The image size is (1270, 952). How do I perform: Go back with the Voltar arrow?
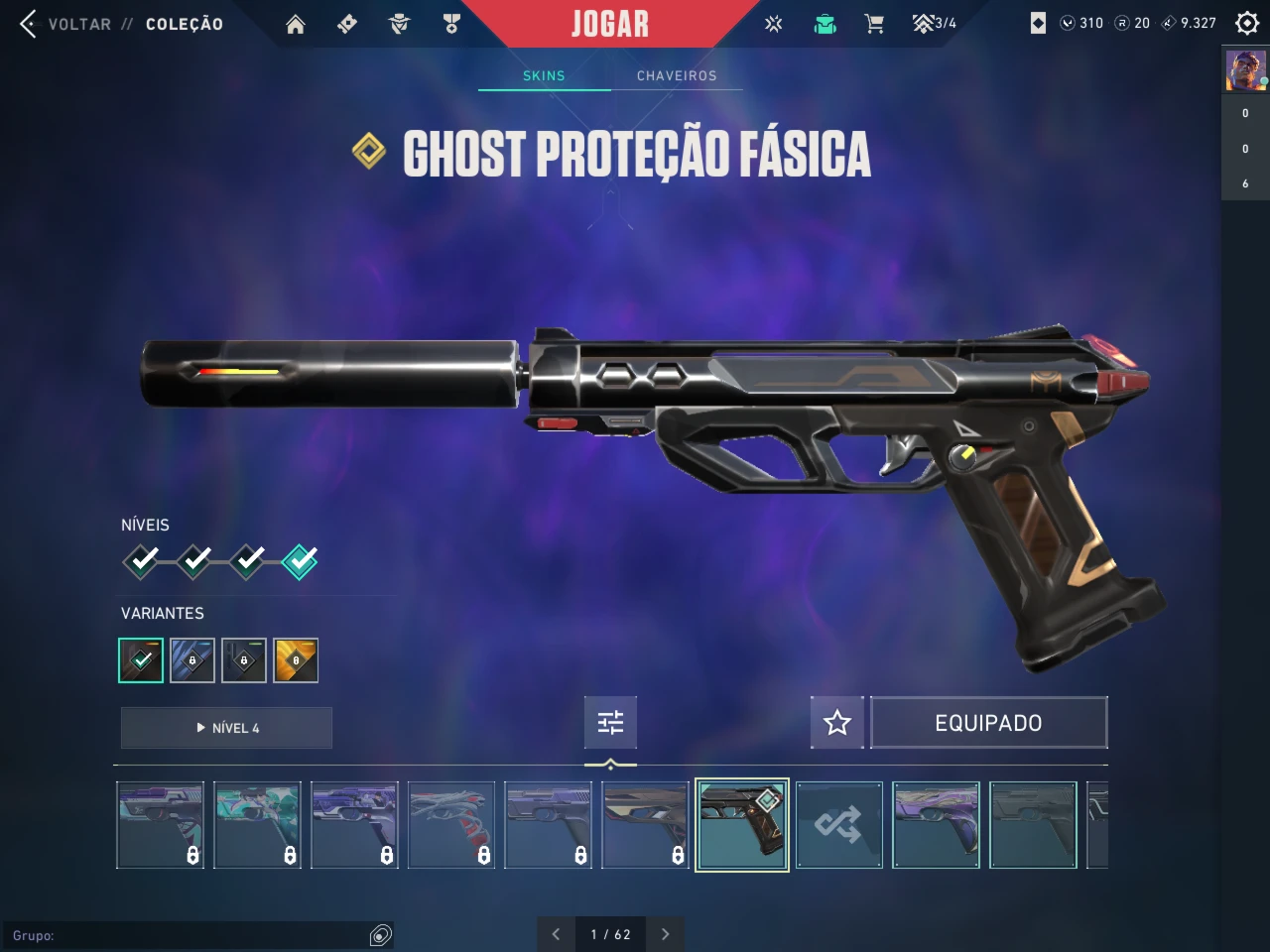coord(29,24)
